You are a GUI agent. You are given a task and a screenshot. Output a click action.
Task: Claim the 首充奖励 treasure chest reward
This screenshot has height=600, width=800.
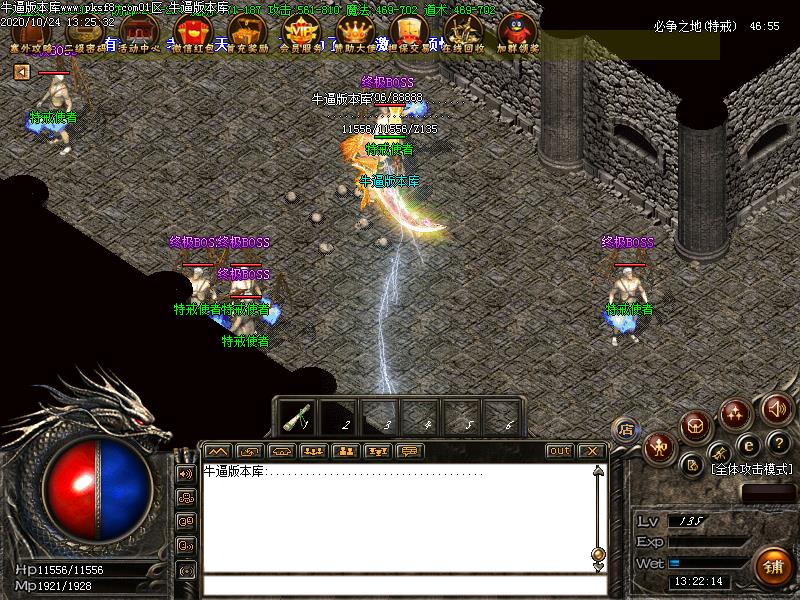245,34
